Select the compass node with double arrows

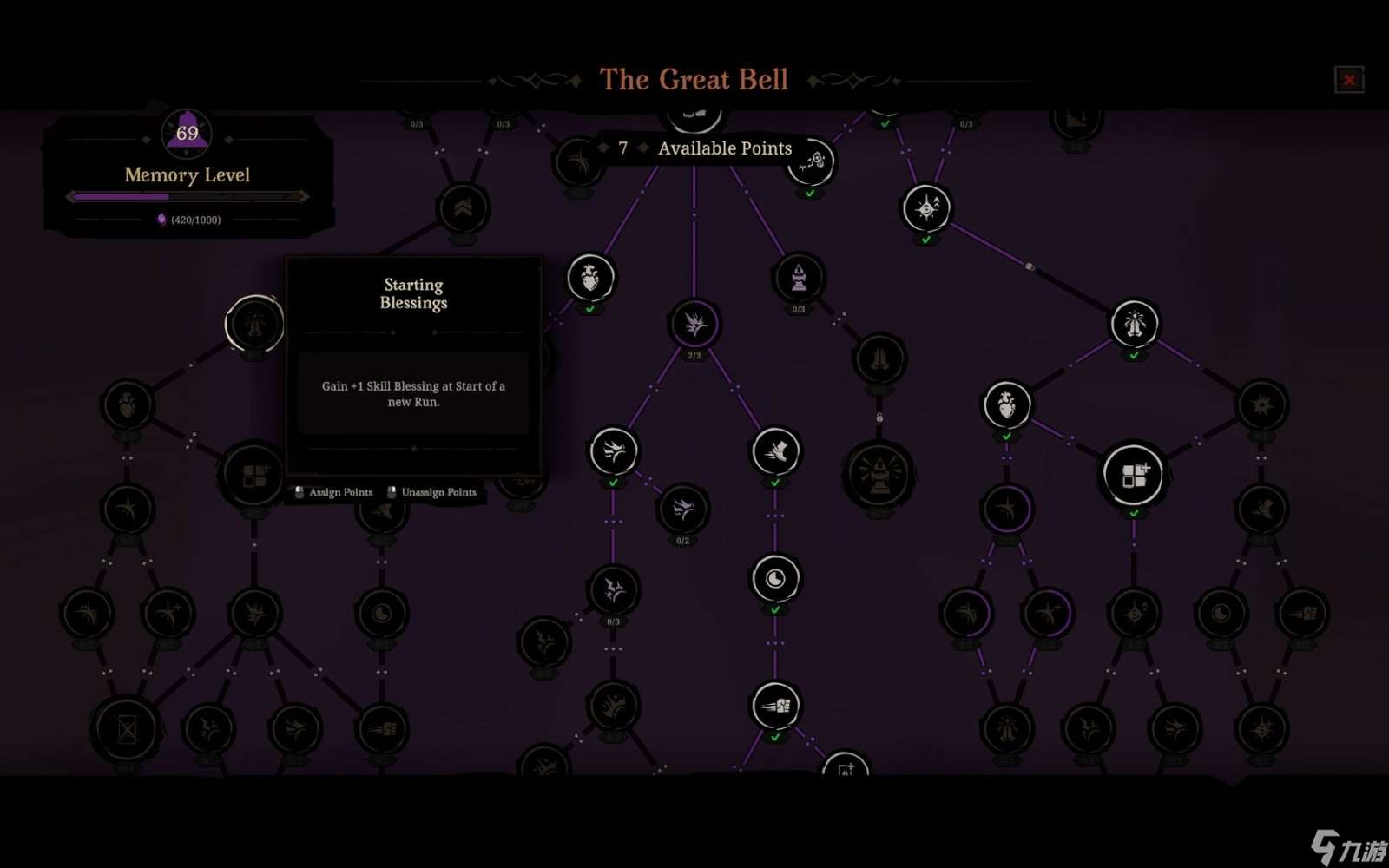(x=925, y=206)
